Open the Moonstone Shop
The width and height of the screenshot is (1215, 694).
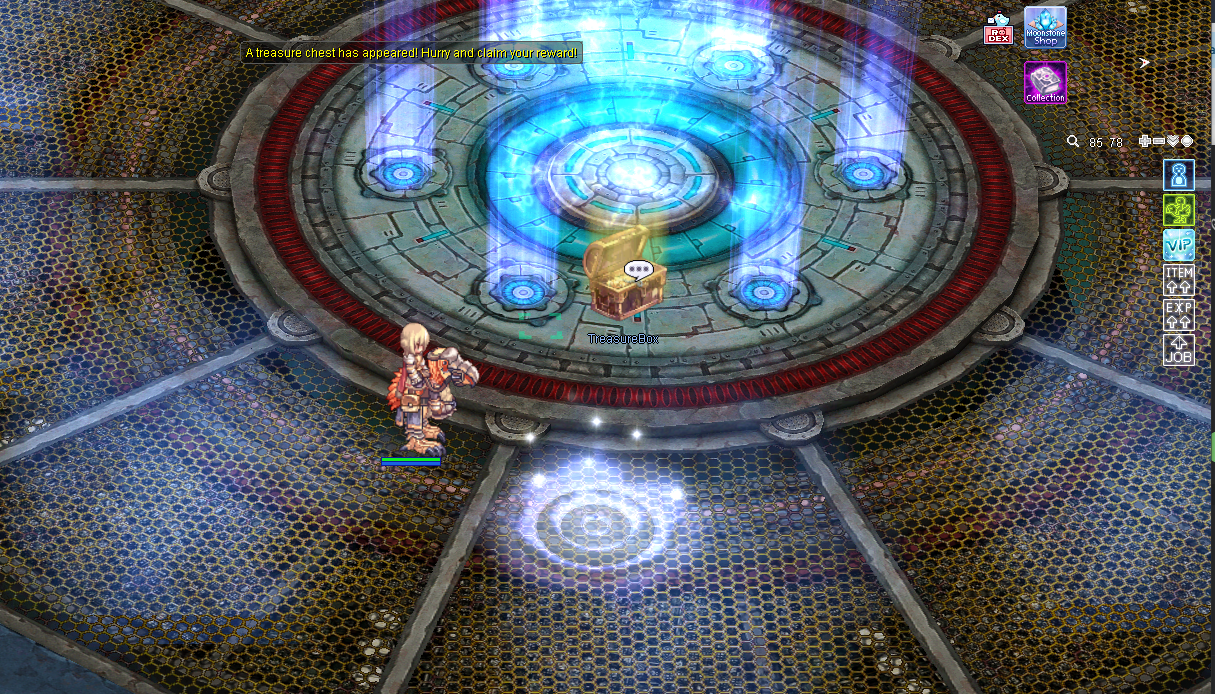(x=1045, y=27)
